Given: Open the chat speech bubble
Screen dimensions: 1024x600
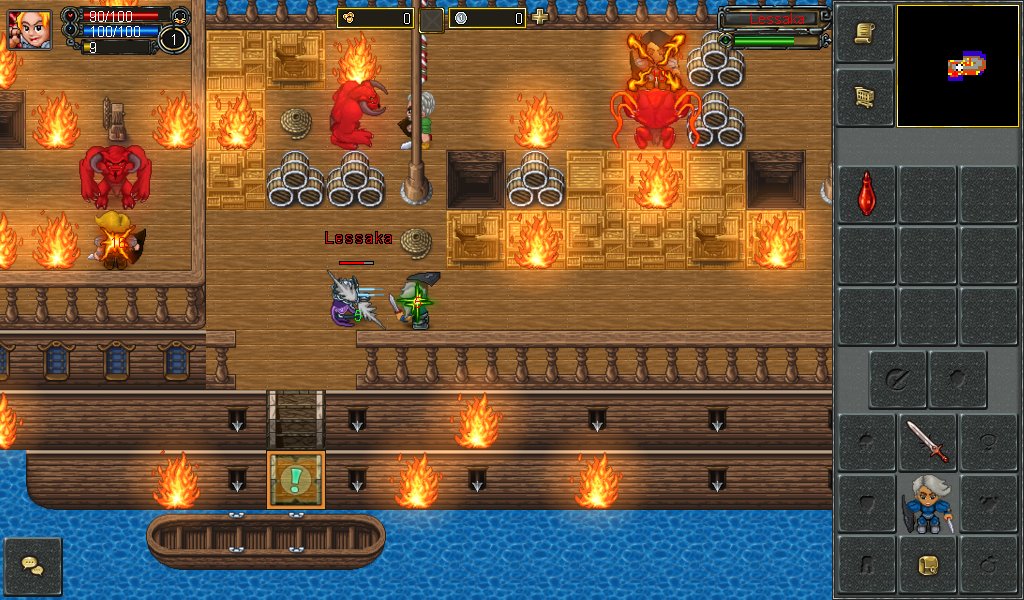Looking at the screenshot, I should [33, 566].
